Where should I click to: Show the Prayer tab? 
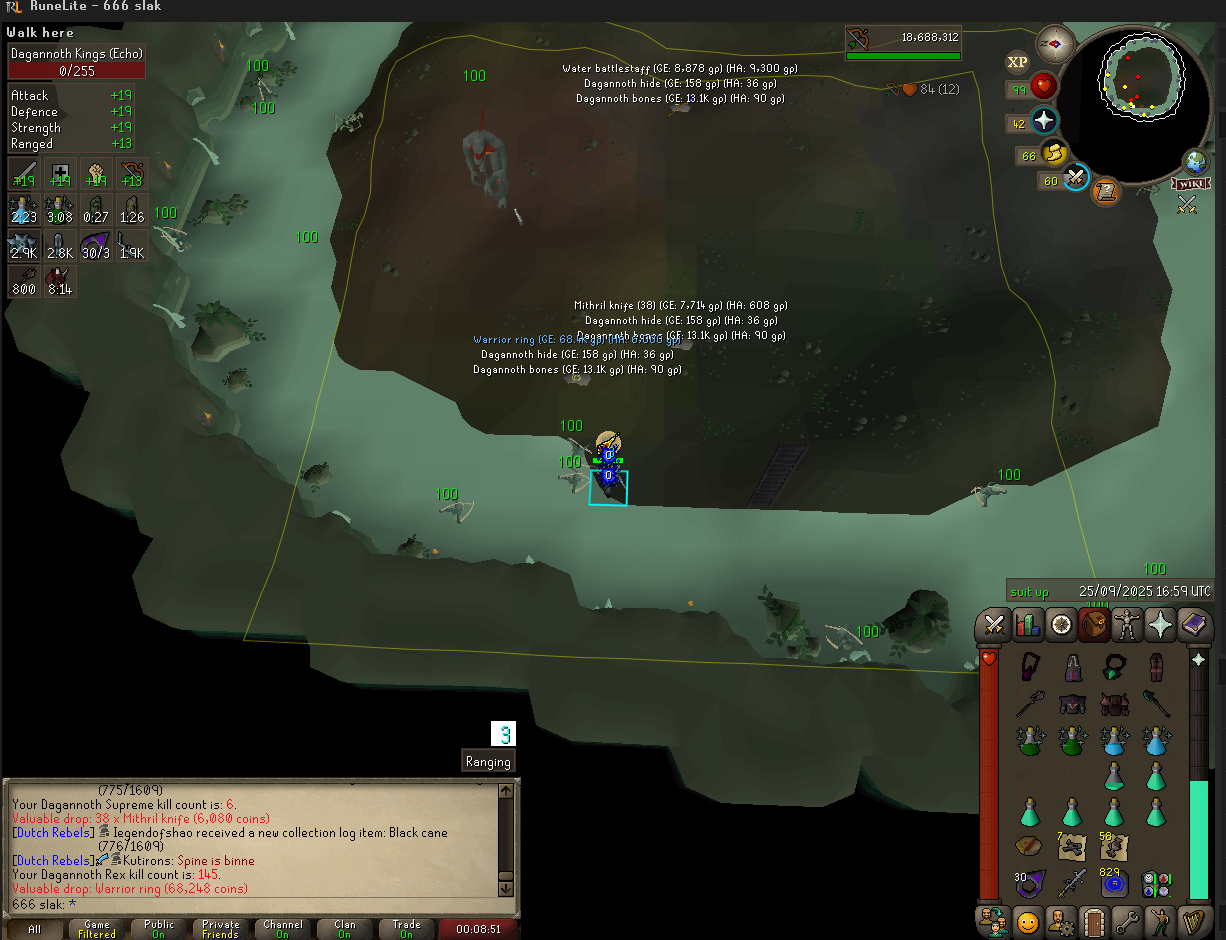[1161, 625]
